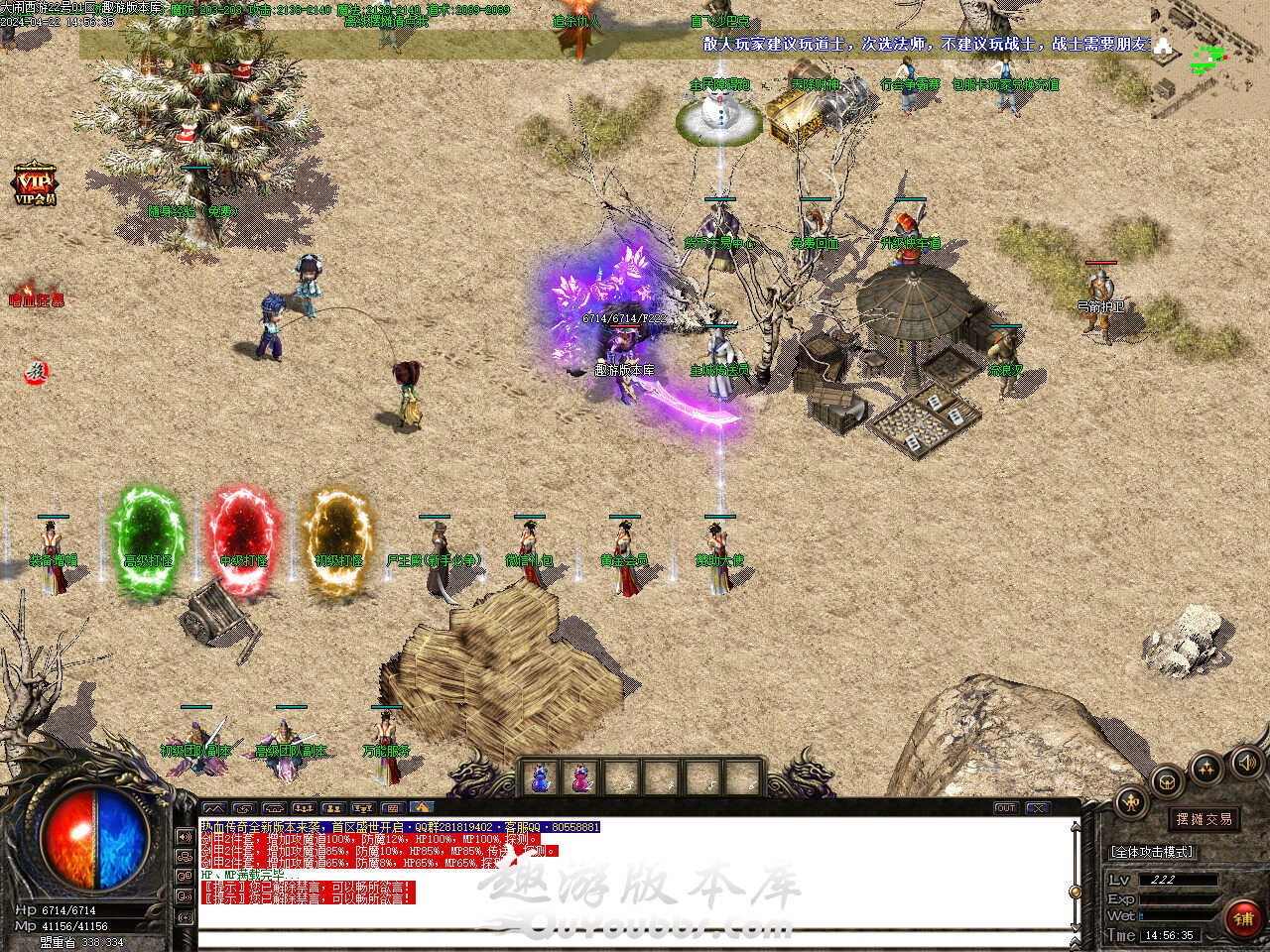This screenshot has width=1270, height=952.
Task: Click the OUT button above chat
Action: coord(1006,808)
